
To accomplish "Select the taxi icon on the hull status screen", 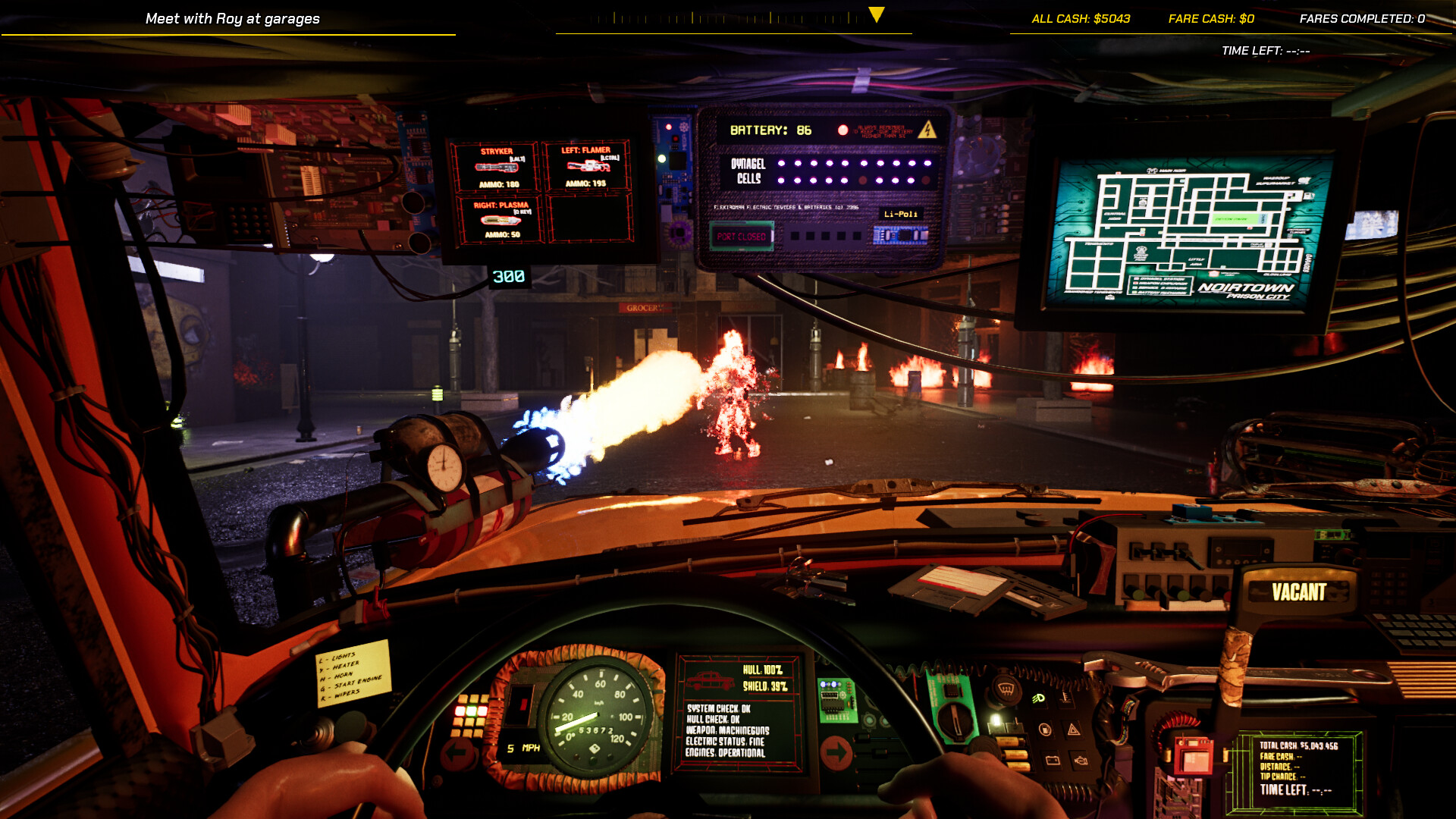I will coord(710,679).
